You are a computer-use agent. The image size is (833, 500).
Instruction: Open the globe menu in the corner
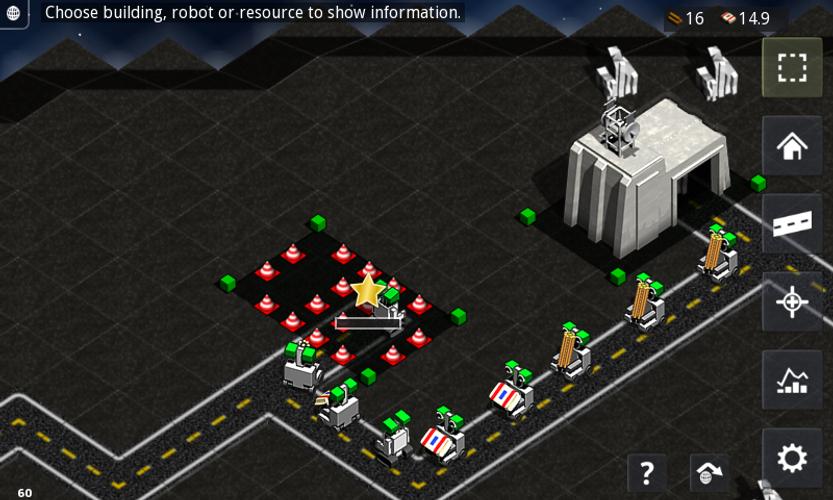pyautogui.click(x=13, y=13)
